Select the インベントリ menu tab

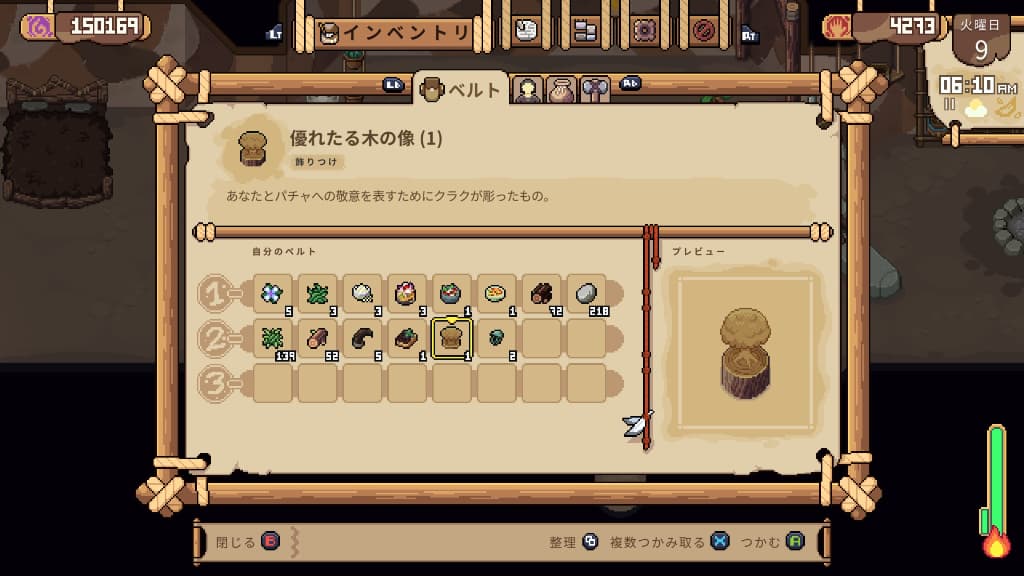tap(394, 33)
